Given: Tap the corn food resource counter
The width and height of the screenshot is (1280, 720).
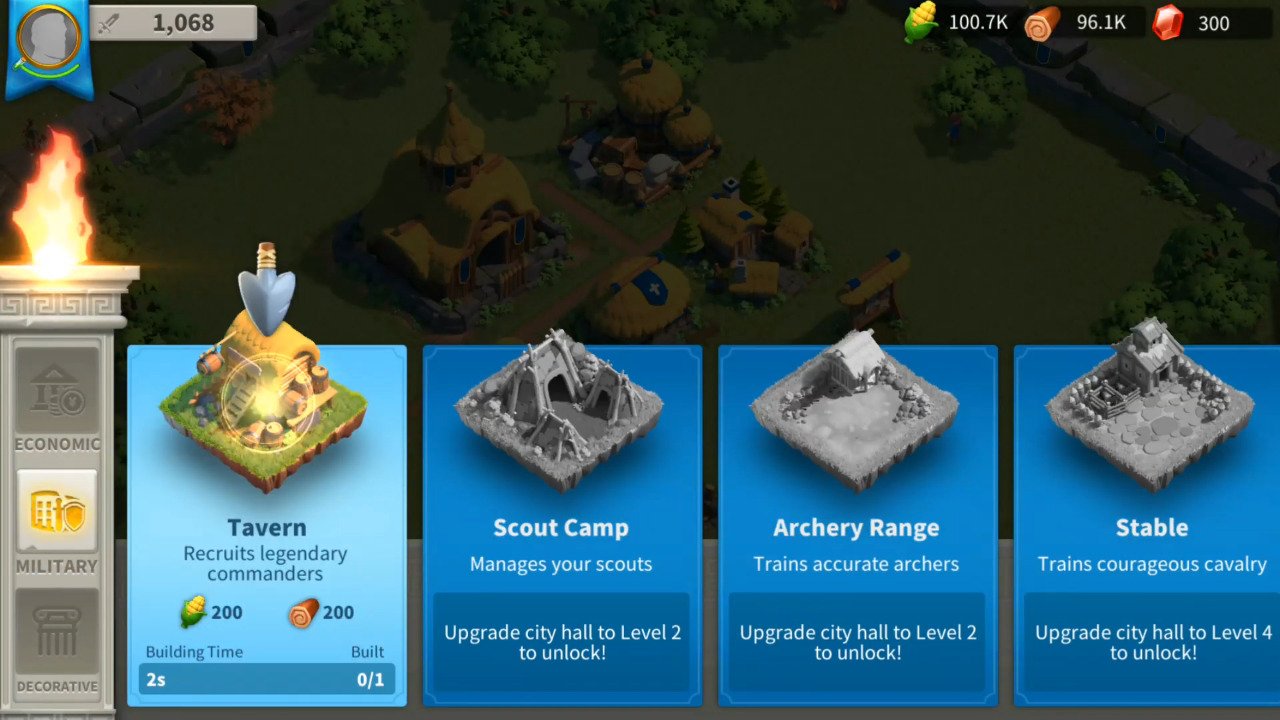Looking at the screenshot, I should pyautogui.click(x=960, y=23).
